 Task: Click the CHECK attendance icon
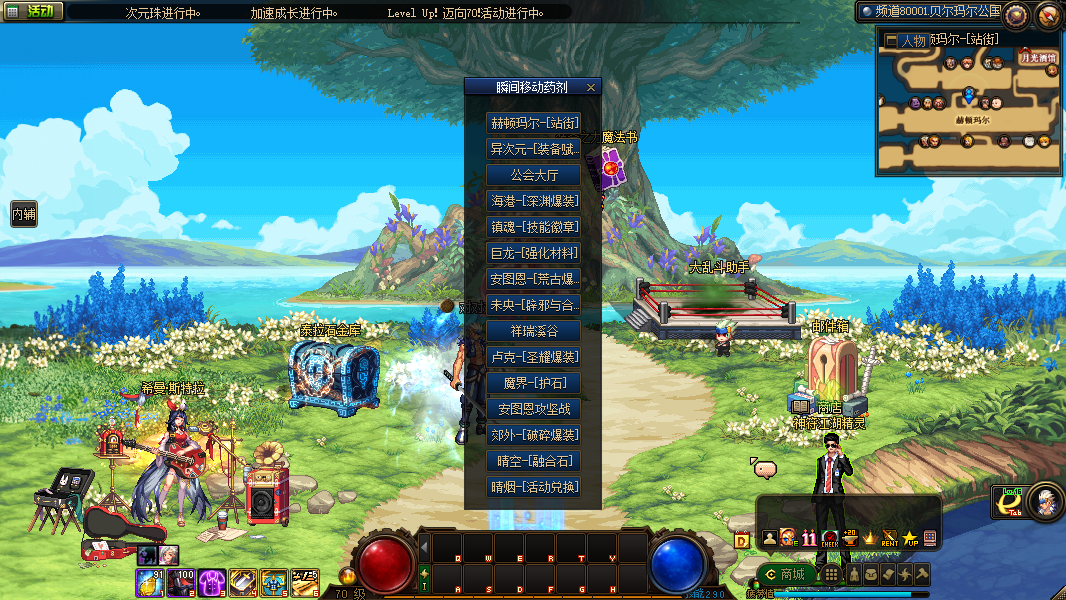point(829,539)
